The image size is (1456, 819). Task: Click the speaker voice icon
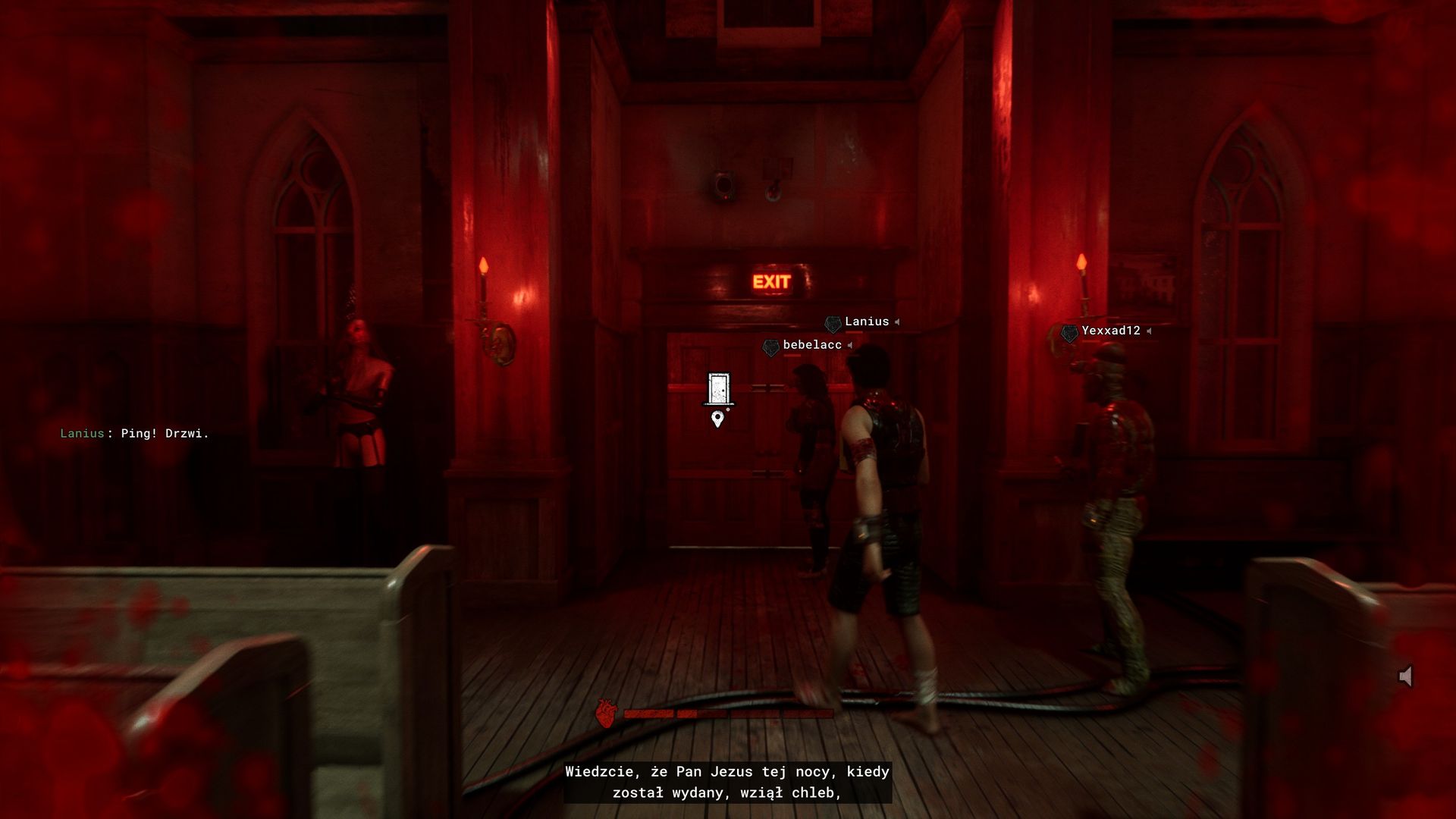1405,676
